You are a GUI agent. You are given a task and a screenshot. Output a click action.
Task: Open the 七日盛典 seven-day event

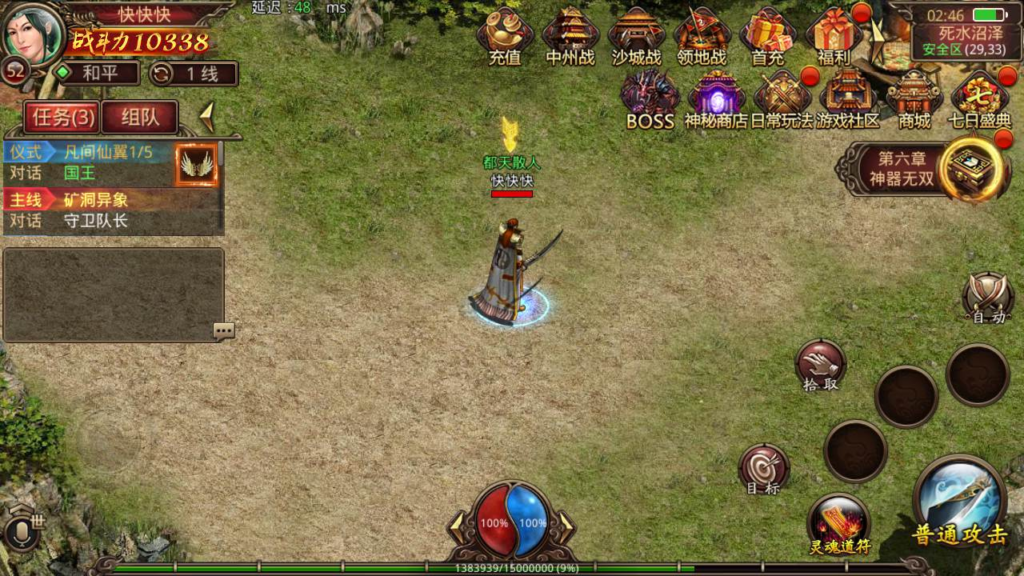[980, 100]
